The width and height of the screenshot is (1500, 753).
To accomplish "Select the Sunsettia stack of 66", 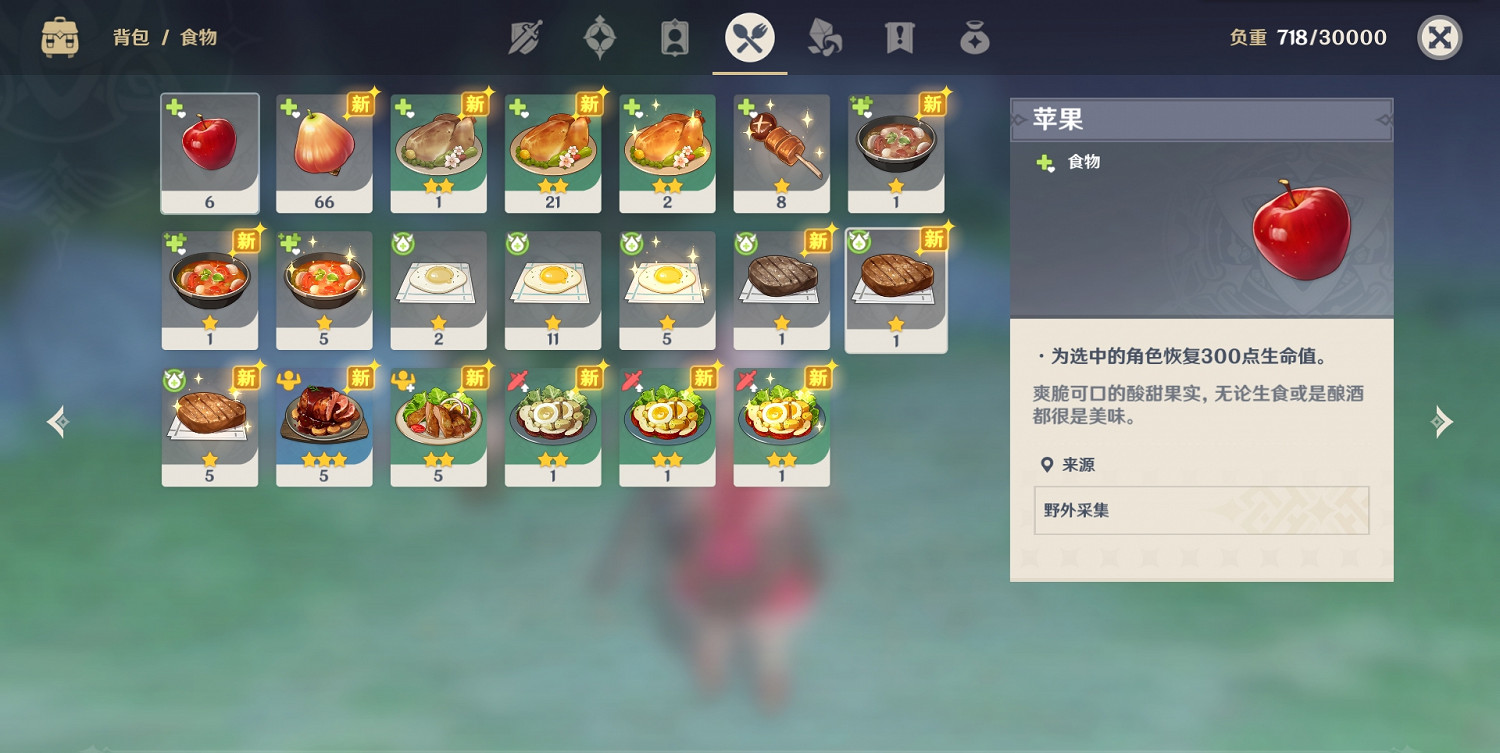I will point(324,150).
